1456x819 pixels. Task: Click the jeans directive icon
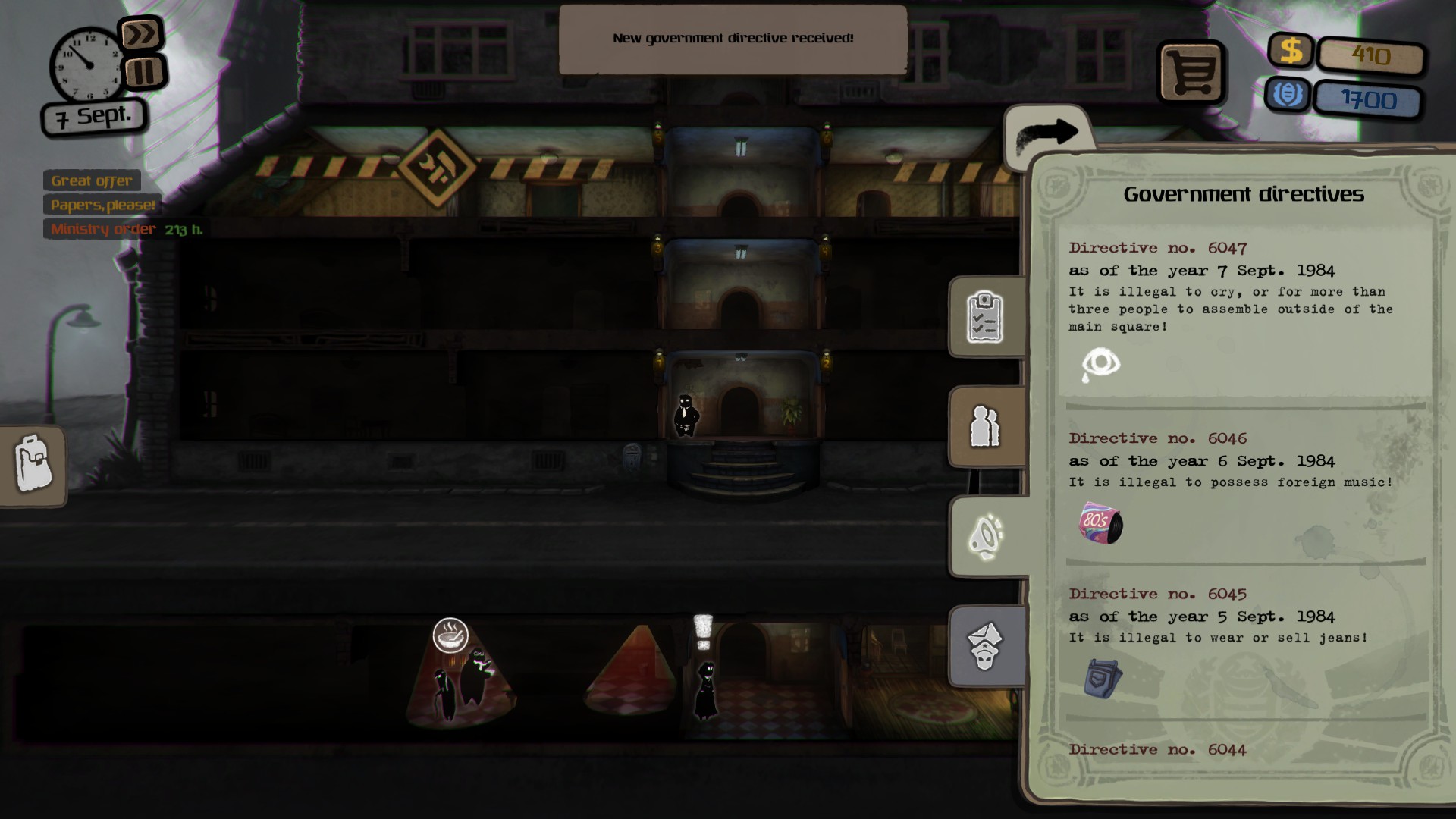click(x=1103, y=677)
